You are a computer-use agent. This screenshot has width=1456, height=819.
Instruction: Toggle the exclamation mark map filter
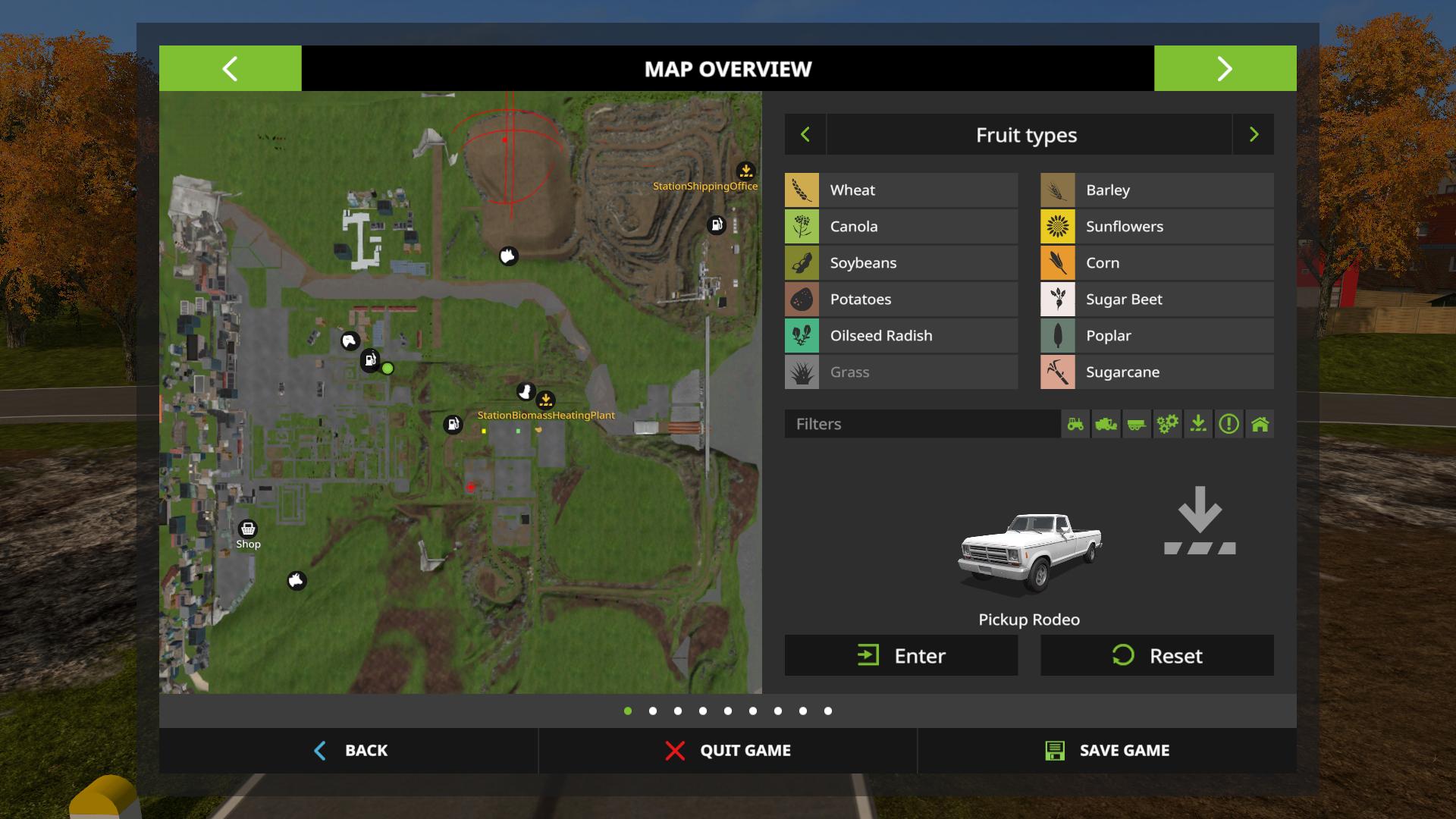1228,424
